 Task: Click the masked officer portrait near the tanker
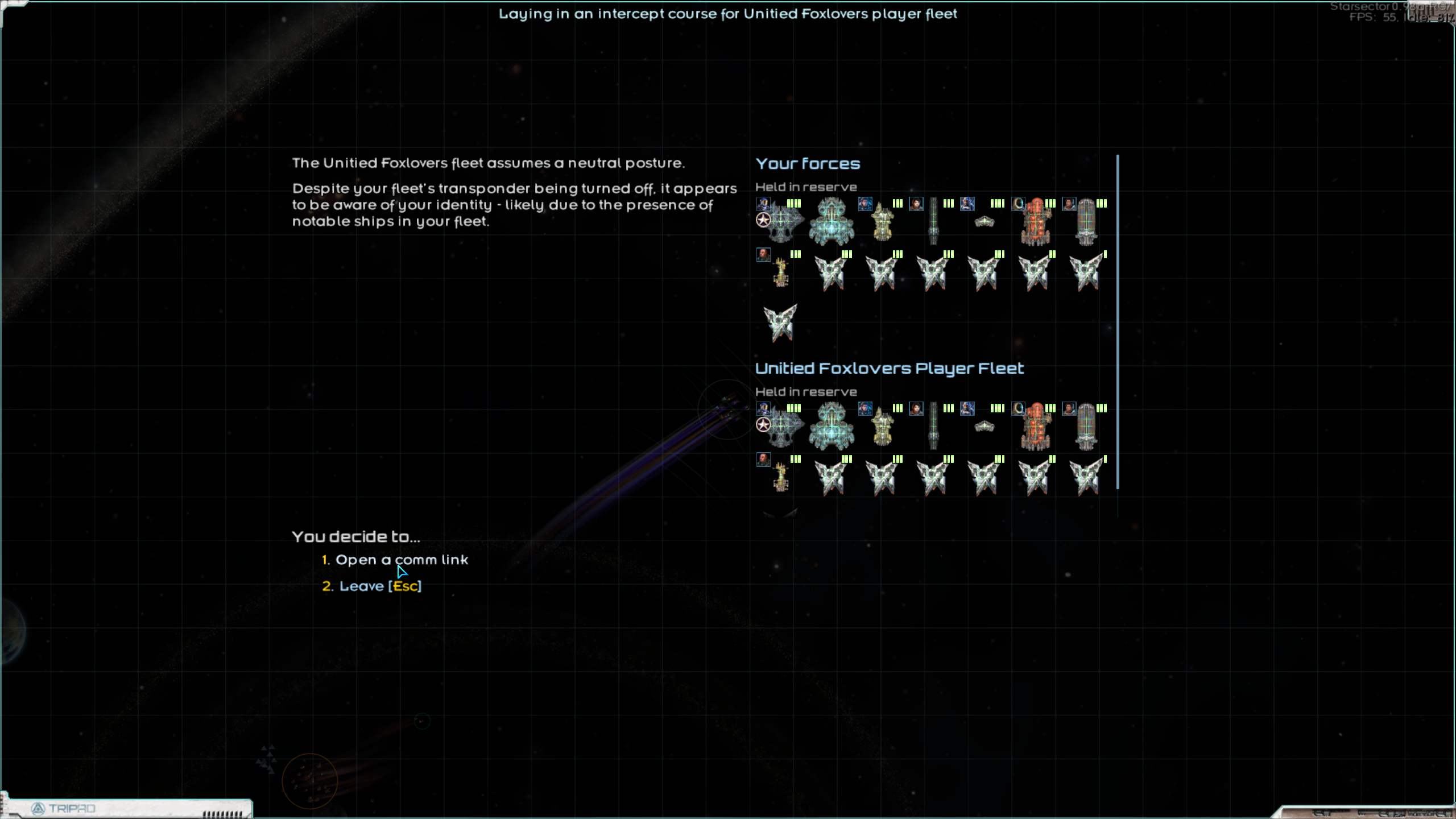point(1017,204)
